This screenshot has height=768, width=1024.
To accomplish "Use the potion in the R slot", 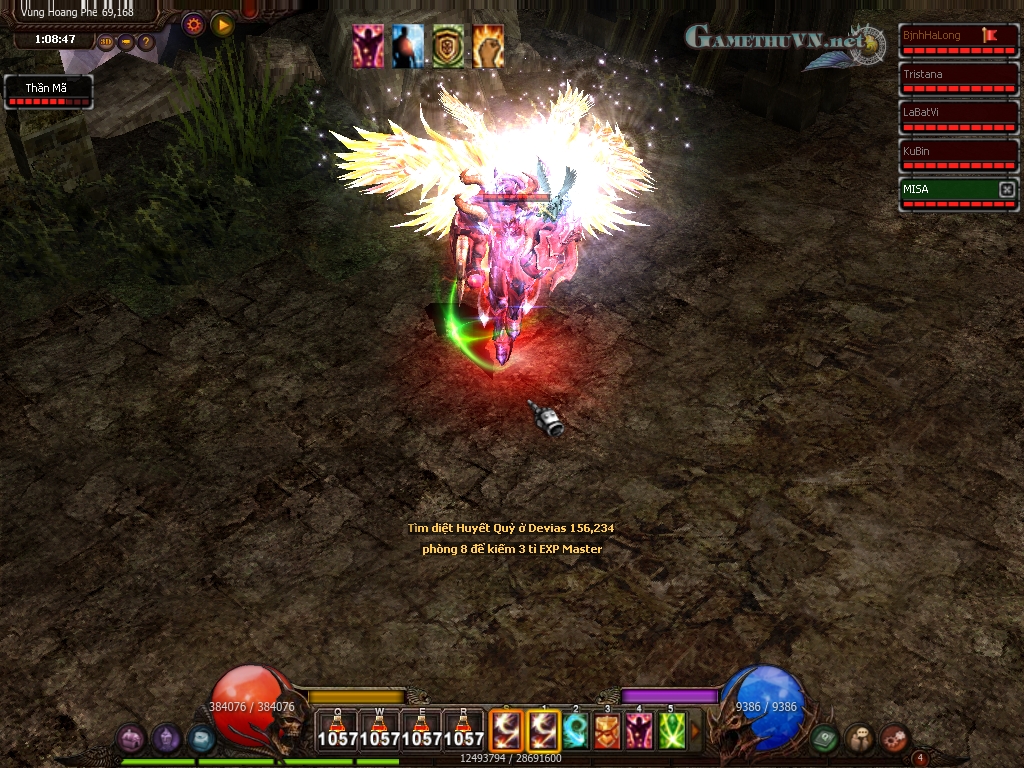I will coord(463,731).
